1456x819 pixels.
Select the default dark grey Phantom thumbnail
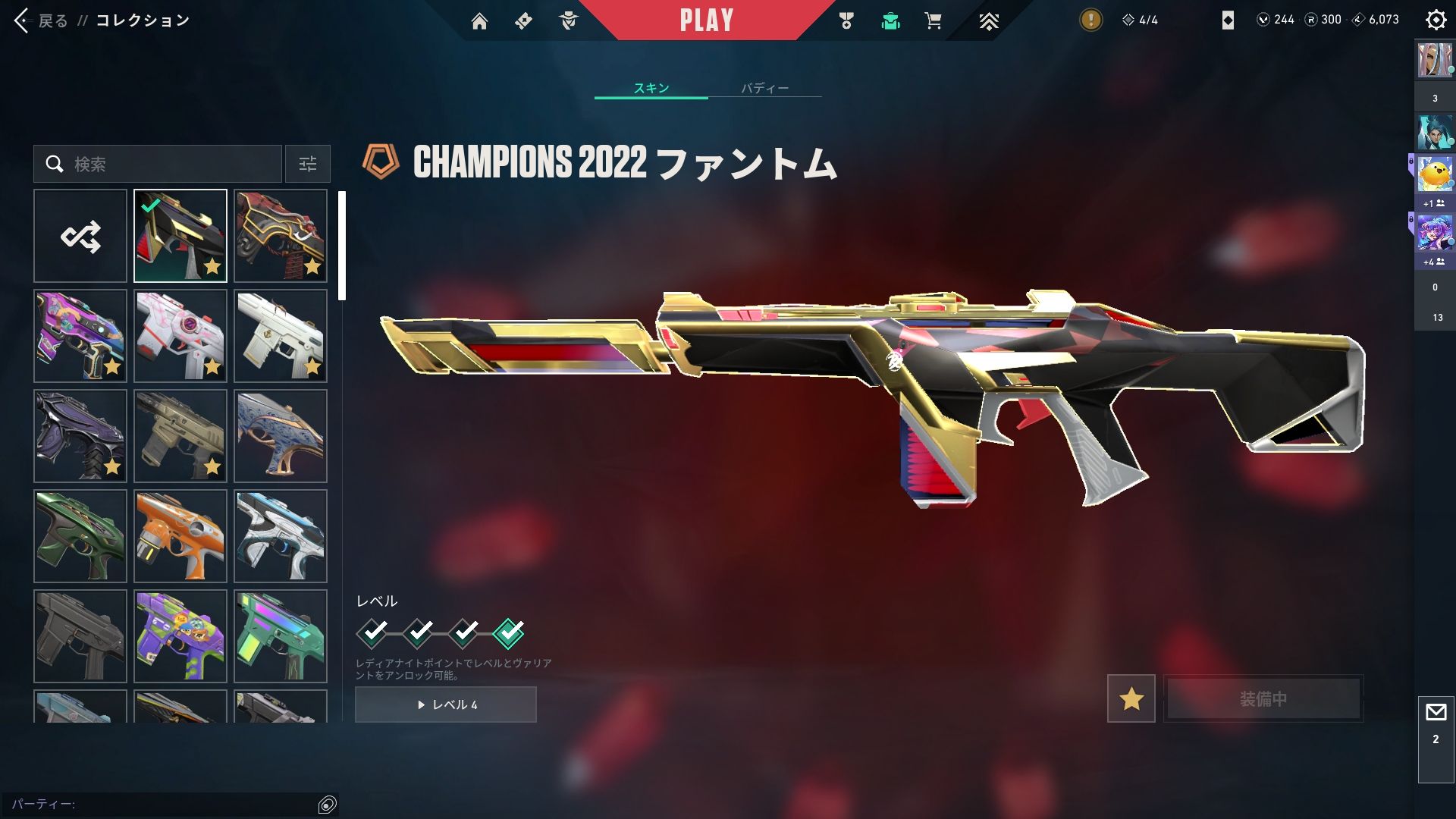(x=80, y=636)
